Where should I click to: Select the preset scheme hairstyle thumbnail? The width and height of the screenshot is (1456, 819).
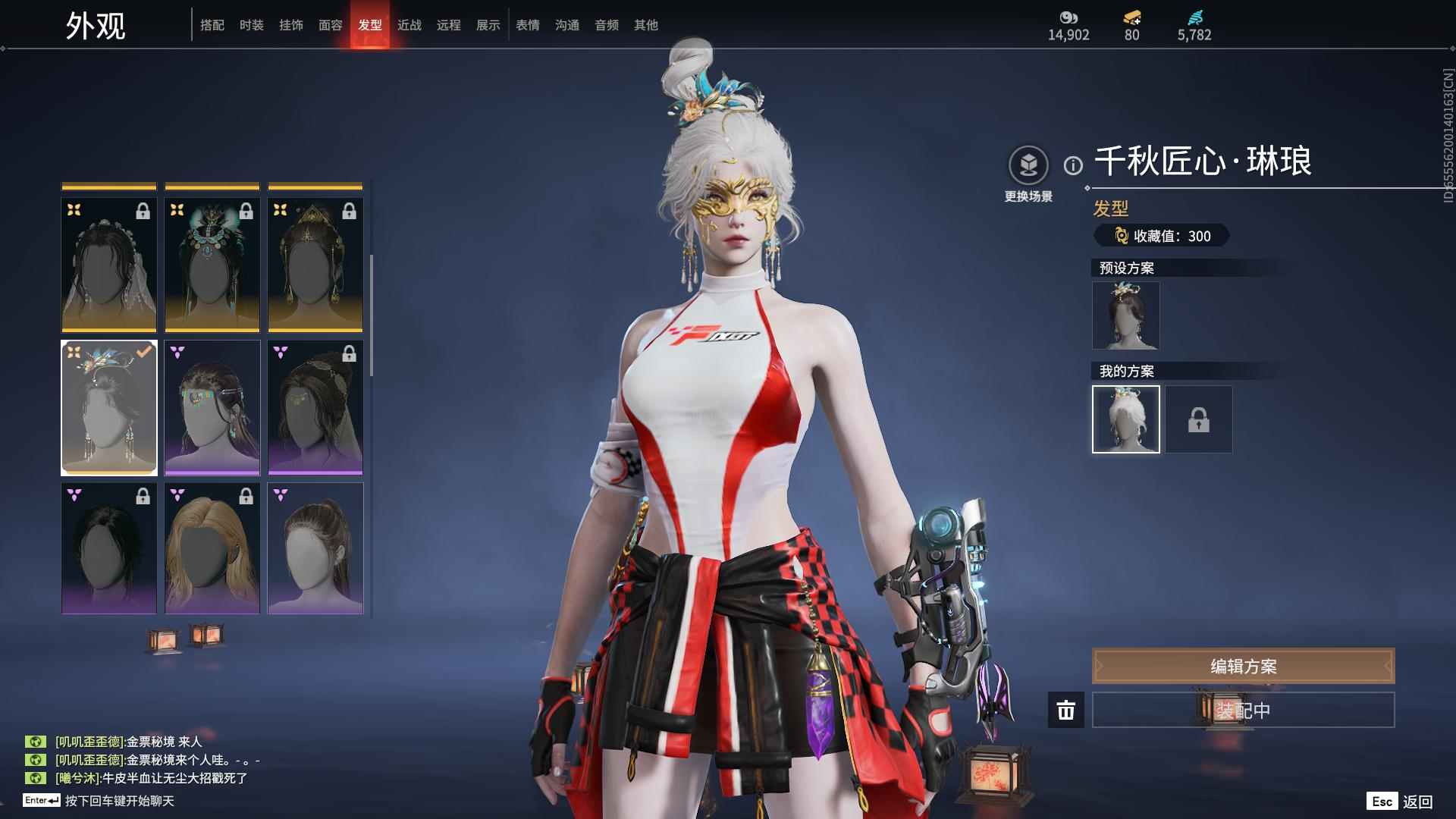(1125, 315)
